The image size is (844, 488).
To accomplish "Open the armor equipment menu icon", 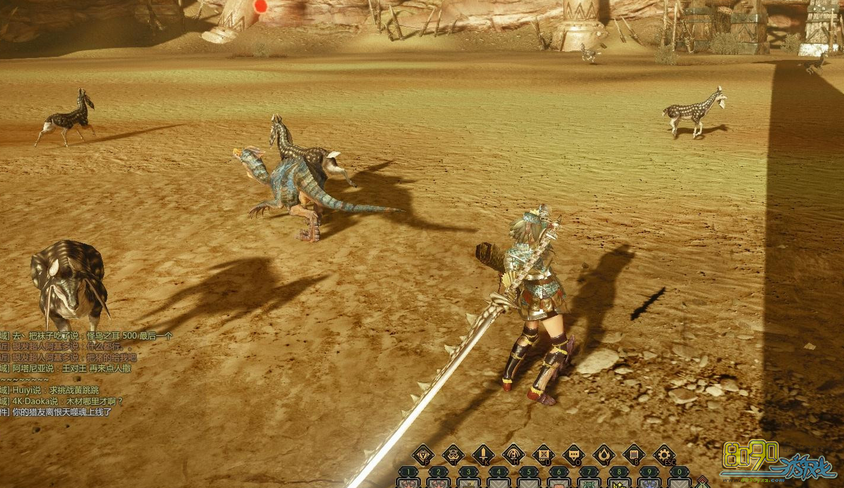I will click(x=453, y=454).
